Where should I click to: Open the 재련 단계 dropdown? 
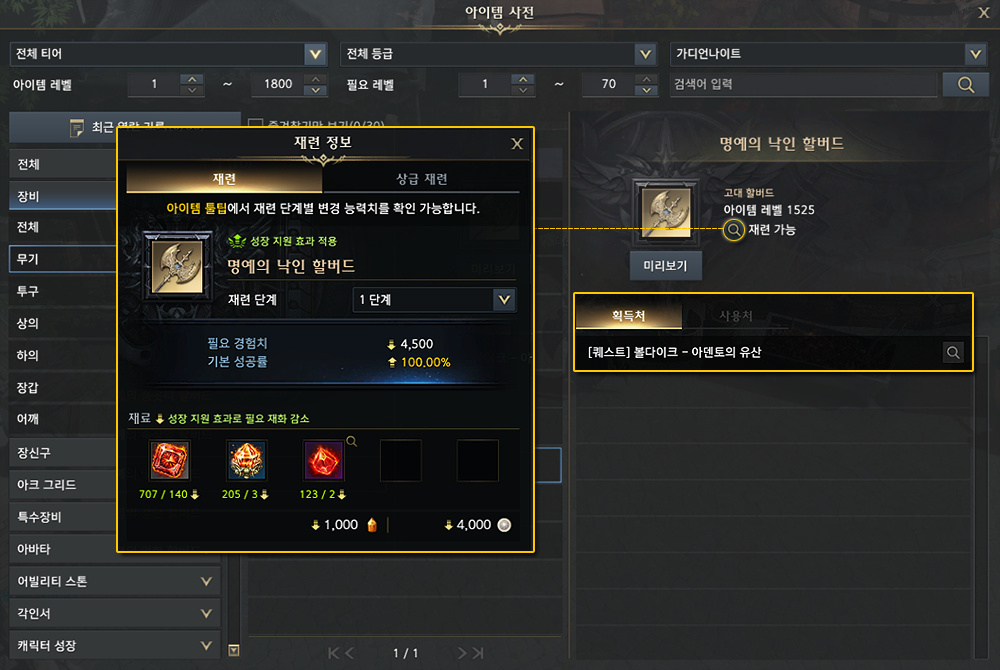(434, 299)
